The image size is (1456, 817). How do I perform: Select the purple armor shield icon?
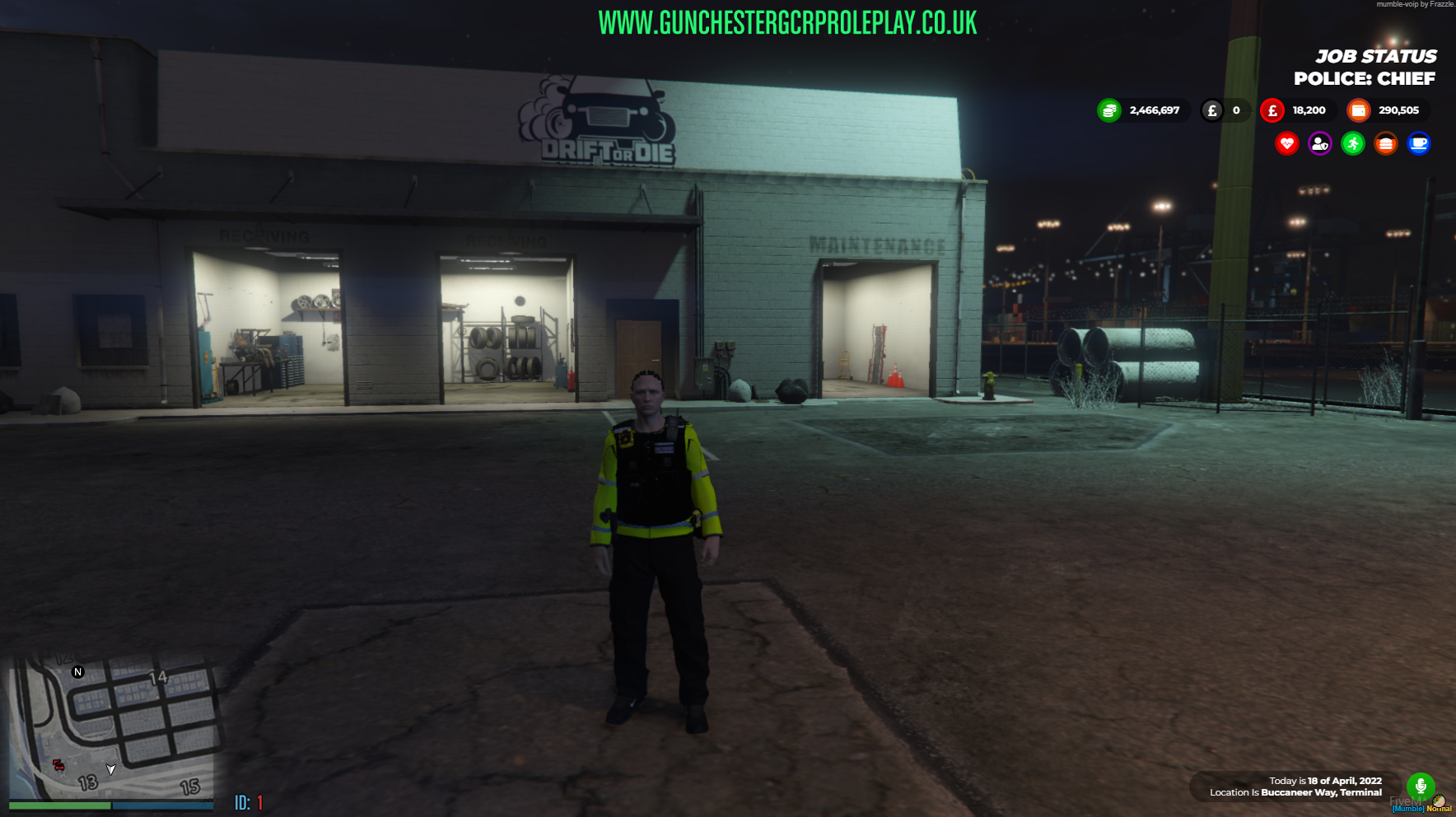tap(1319, 144)
